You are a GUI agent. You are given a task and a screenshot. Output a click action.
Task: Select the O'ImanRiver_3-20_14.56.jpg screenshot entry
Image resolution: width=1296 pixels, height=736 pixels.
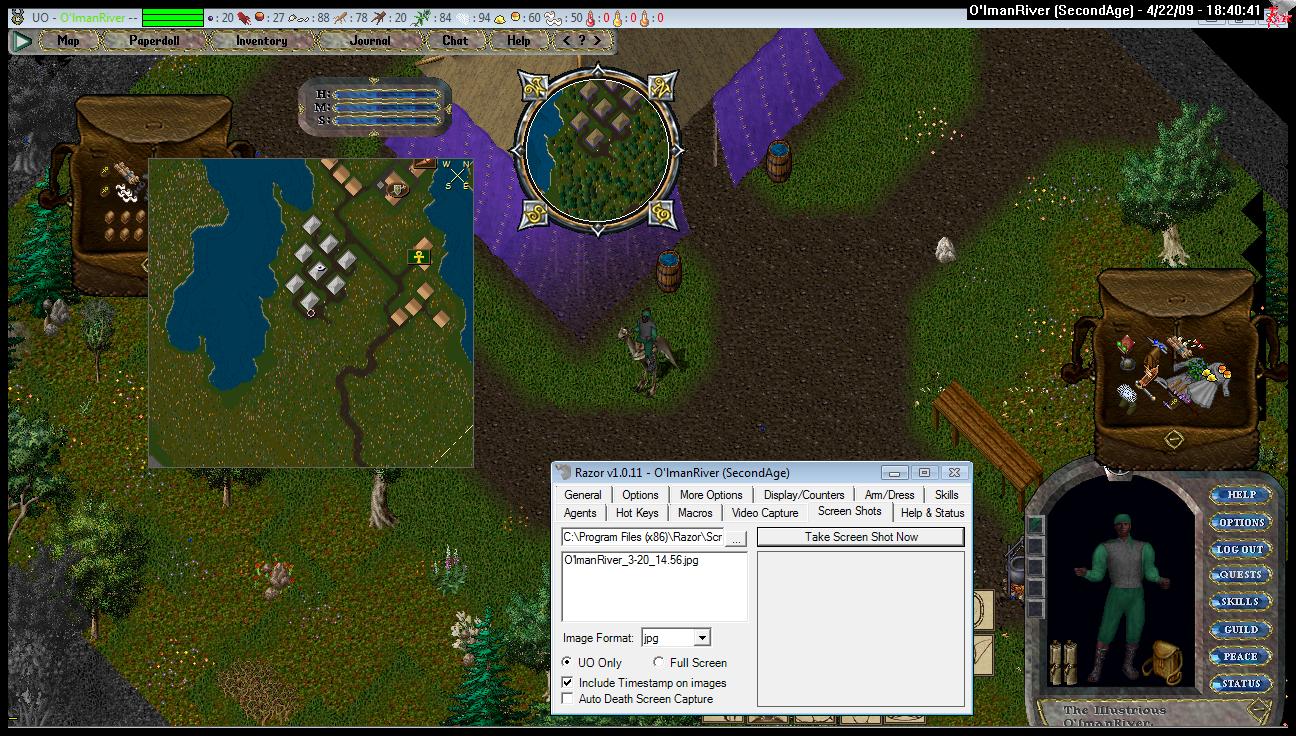[631, 560]
